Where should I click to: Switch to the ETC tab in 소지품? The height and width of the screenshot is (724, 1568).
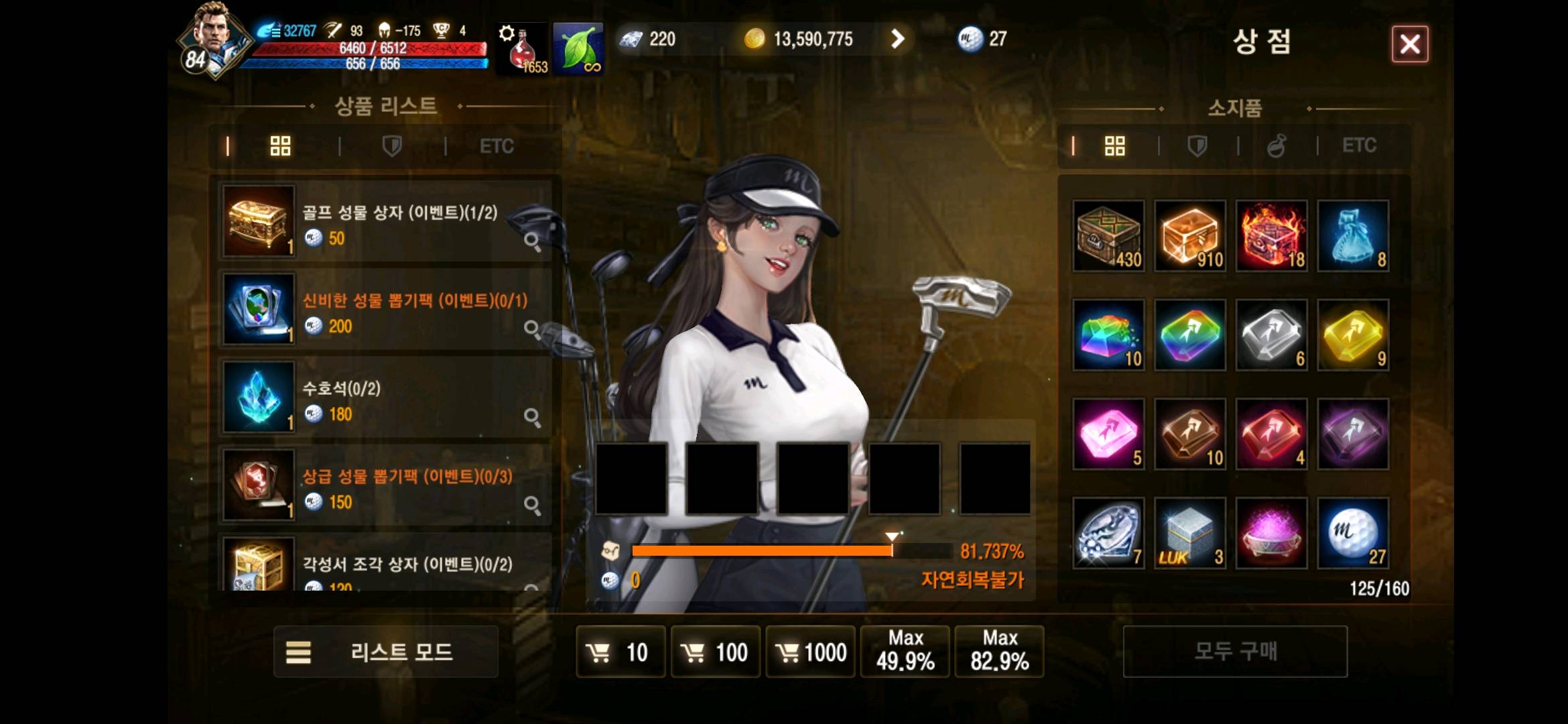[1358, 145]
